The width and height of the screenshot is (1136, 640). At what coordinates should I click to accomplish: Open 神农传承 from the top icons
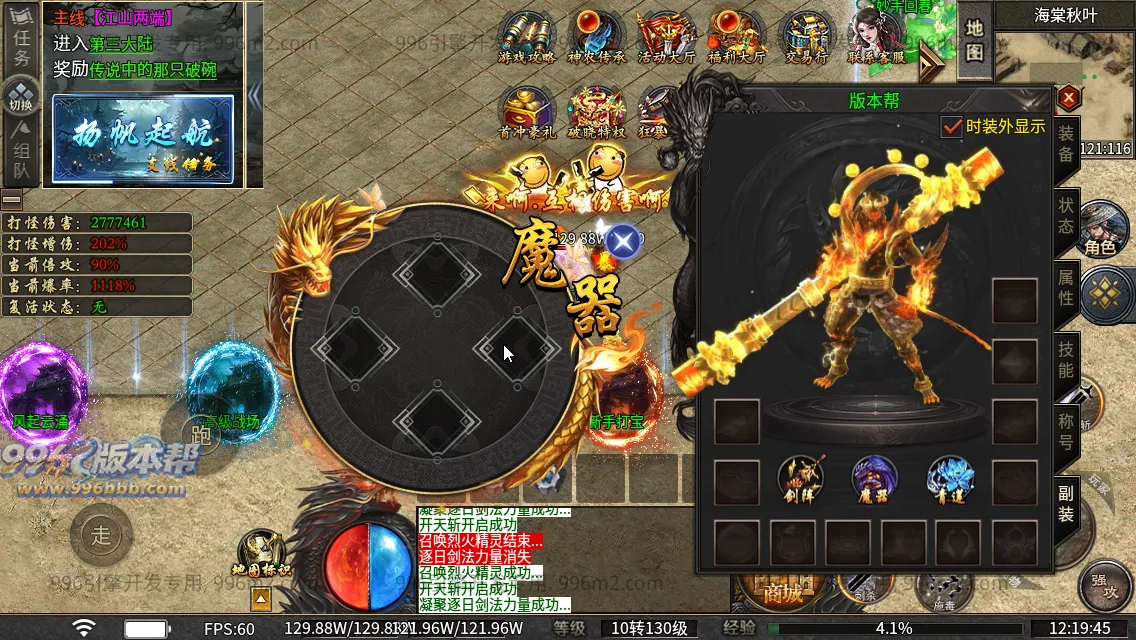tap(597, 38)
